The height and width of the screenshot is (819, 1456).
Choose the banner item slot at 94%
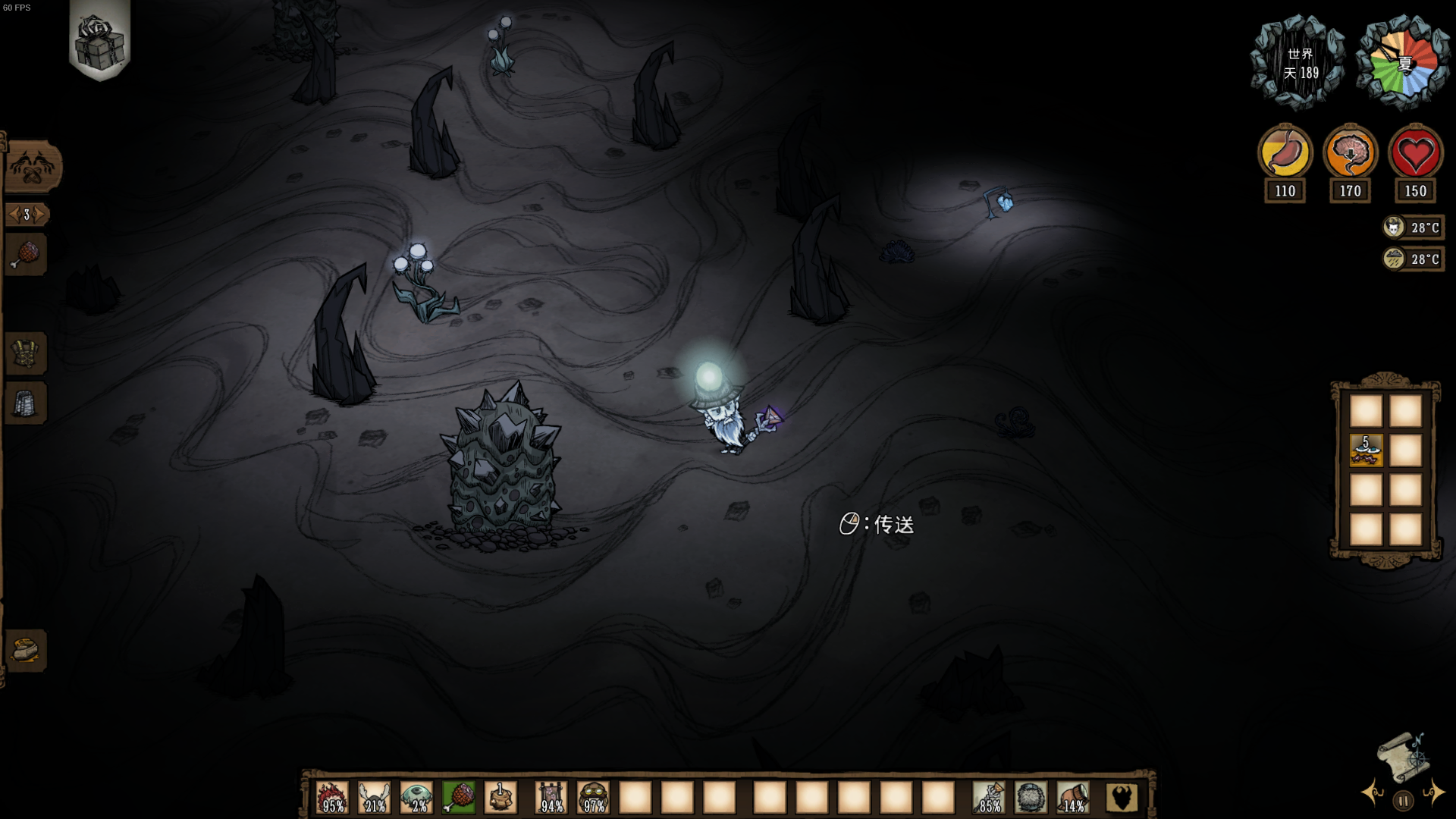[551, 798]
